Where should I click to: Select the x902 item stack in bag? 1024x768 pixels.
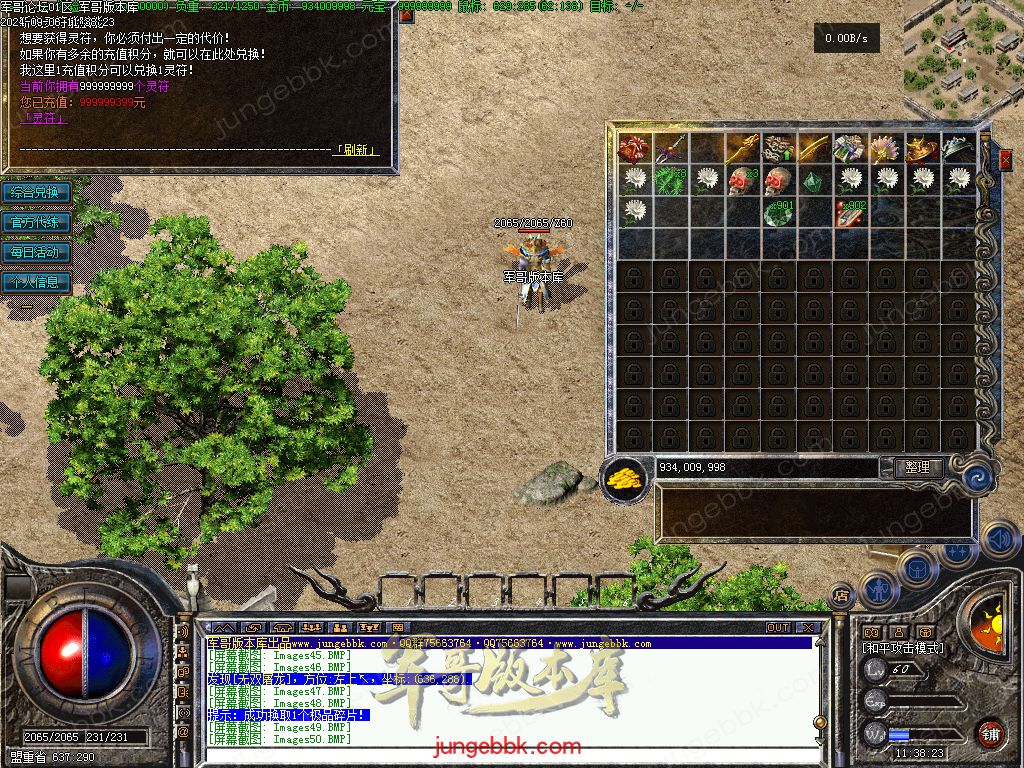pyautogui.click(x=851, y=212)
